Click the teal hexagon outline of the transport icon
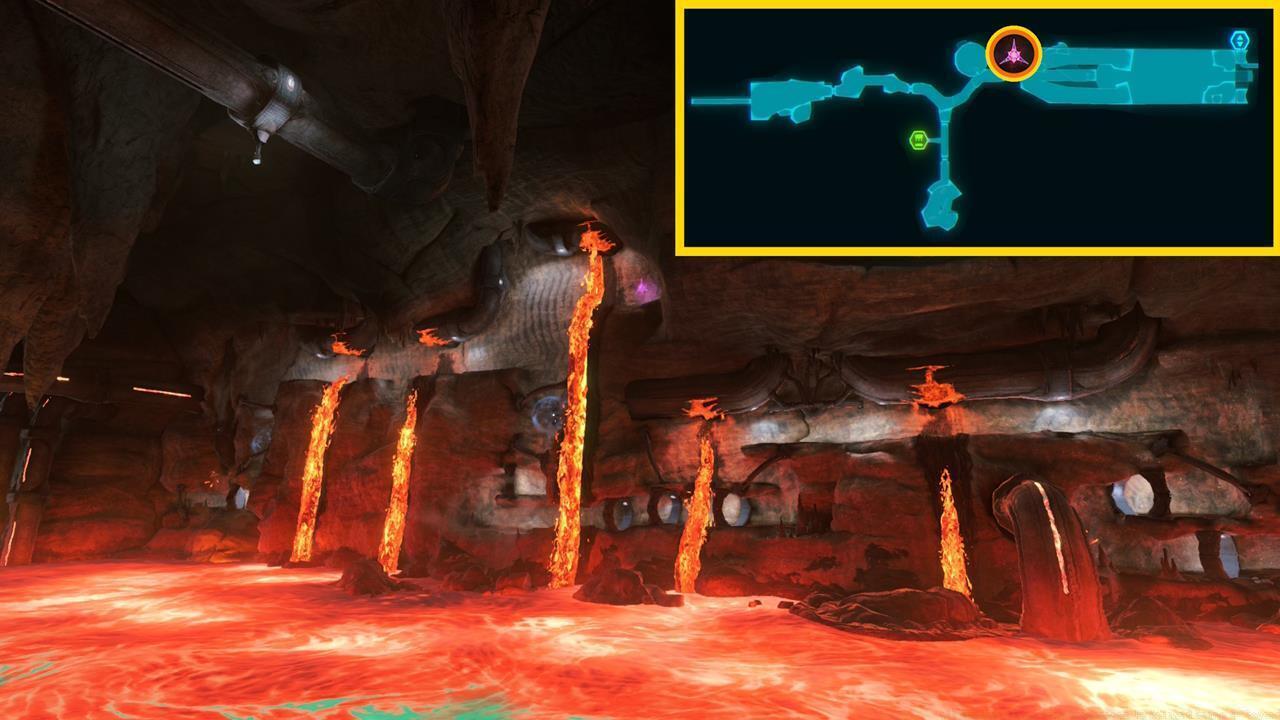The width and height of the screenshot is (1280, 720). (1241, 37)
